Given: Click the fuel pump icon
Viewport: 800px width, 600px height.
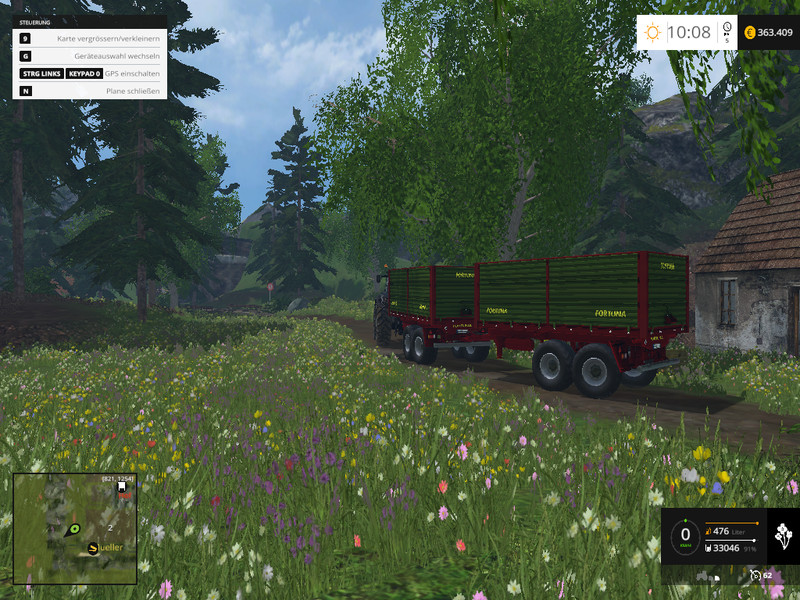Looking at the screenshot, I should click(x=709, y=531).
